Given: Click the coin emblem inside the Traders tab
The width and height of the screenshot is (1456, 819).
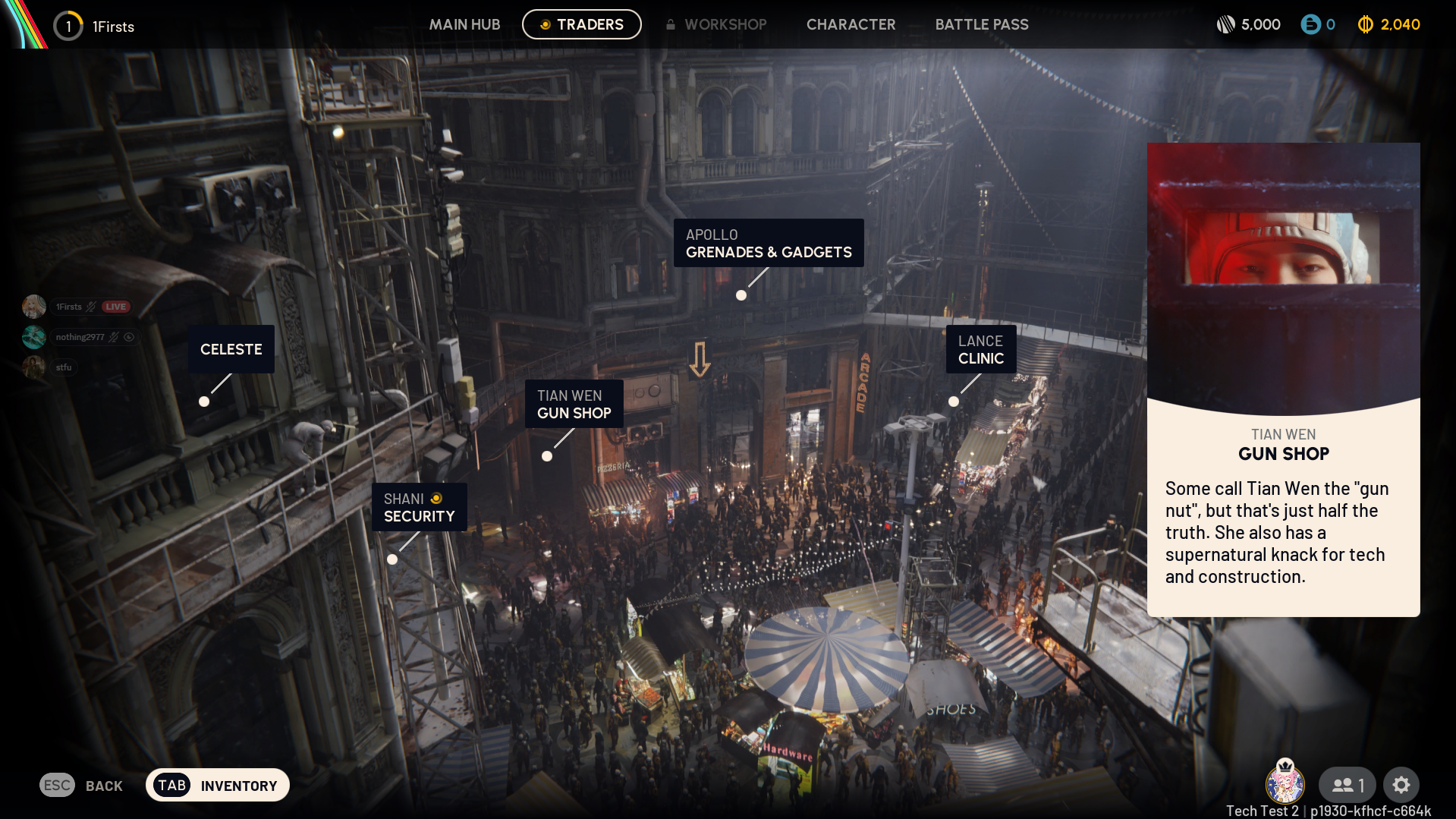Looking at the screenshot, I should (546, 24).
